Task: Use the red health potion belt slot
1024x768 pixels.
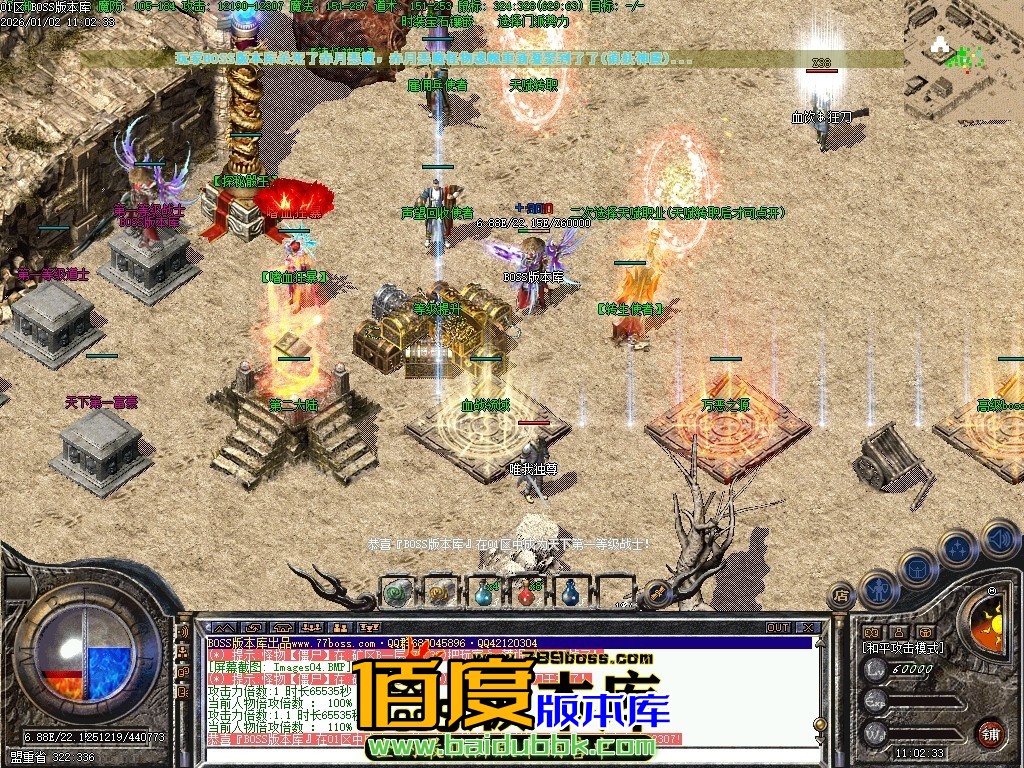Action: (526, 592)
